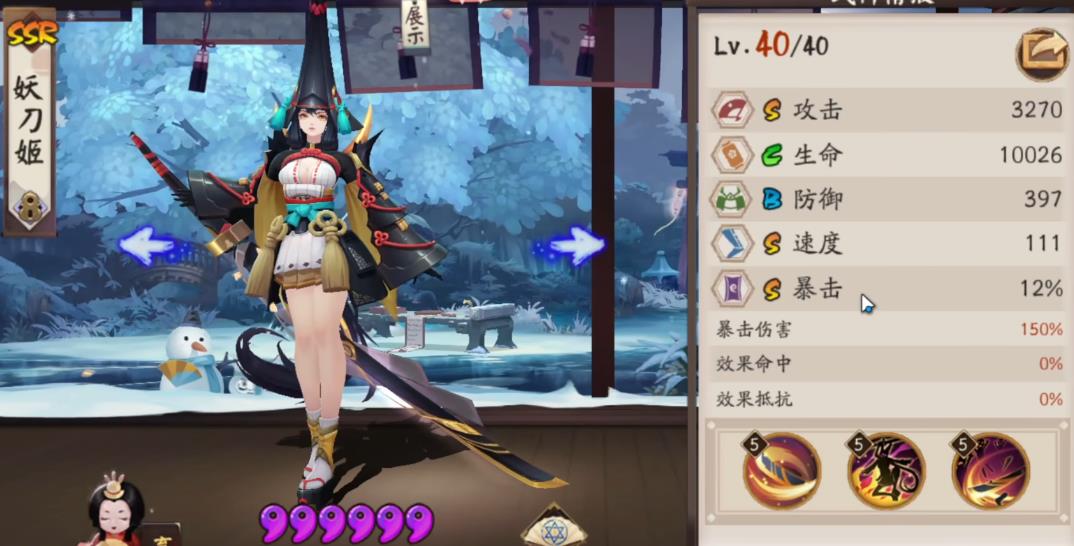Image resolution: width=1074 pixels, height=546 pixels.
Task: Open the flaming sword strike skill icon
Action: click(x=990, y=471)
